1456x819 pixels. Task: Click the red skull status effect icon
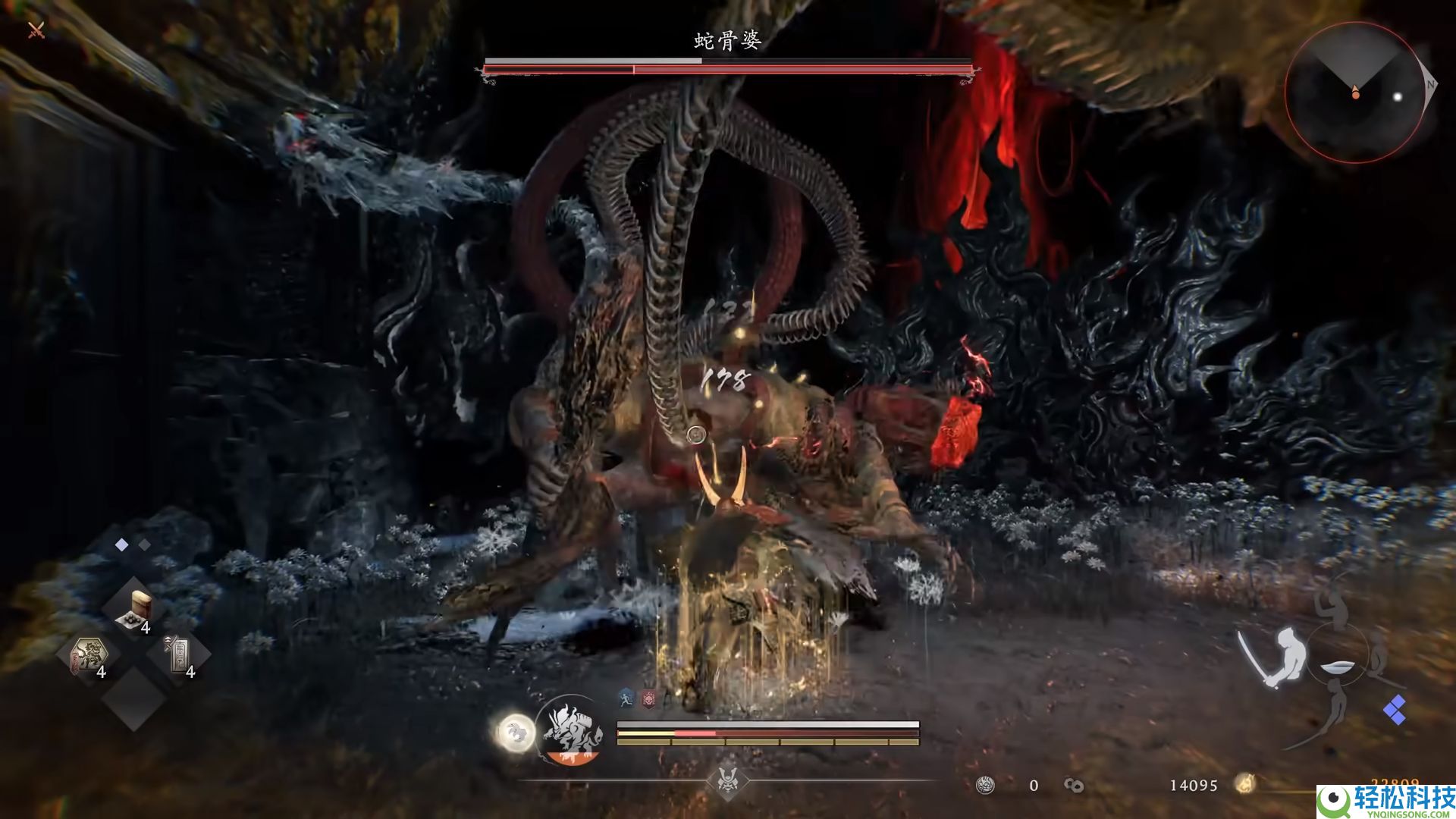click(x=648, y=699)
